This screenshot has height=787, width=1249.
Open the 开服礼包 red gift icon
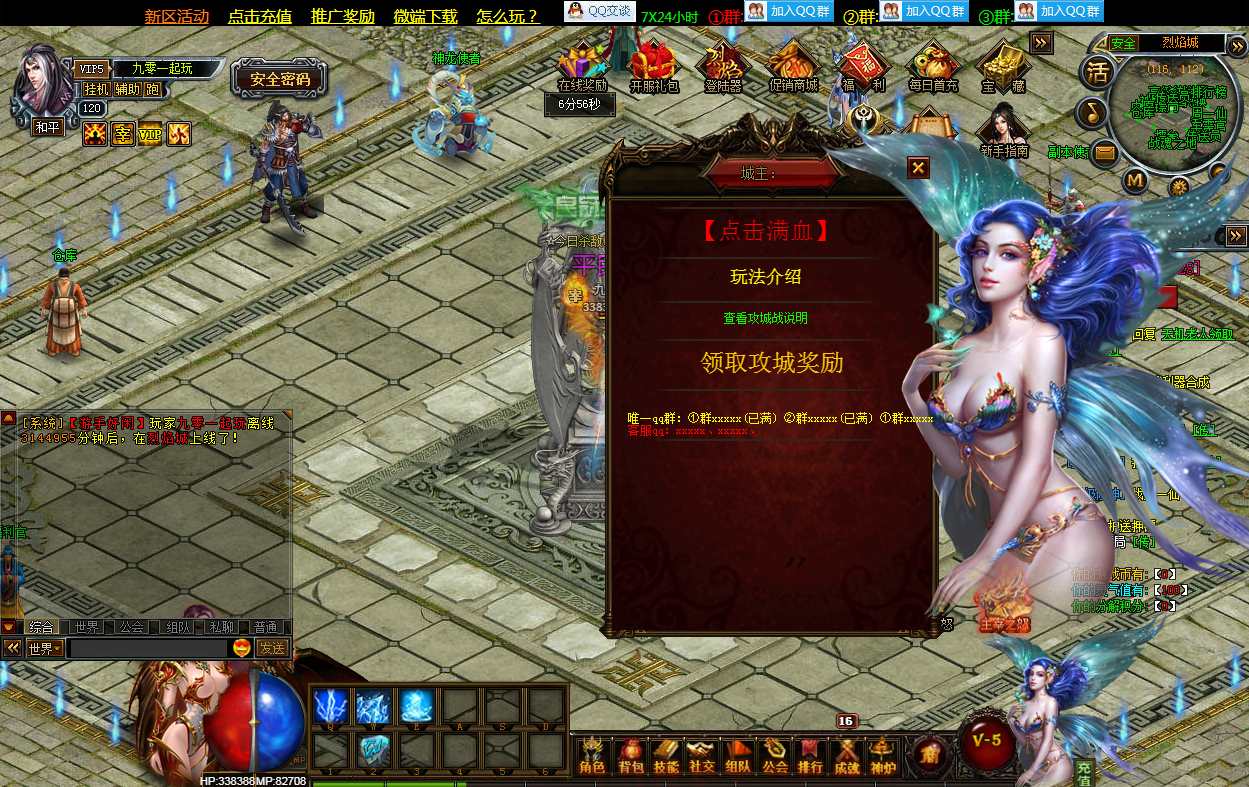(654, 66)
